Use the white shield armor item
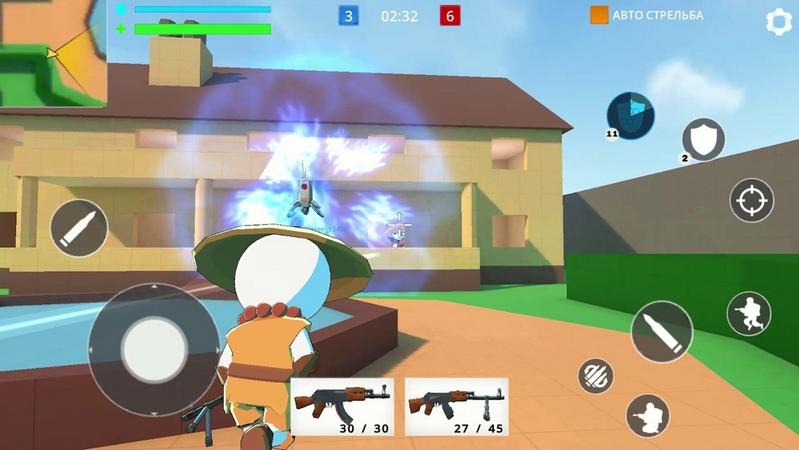 click(703, 139)
